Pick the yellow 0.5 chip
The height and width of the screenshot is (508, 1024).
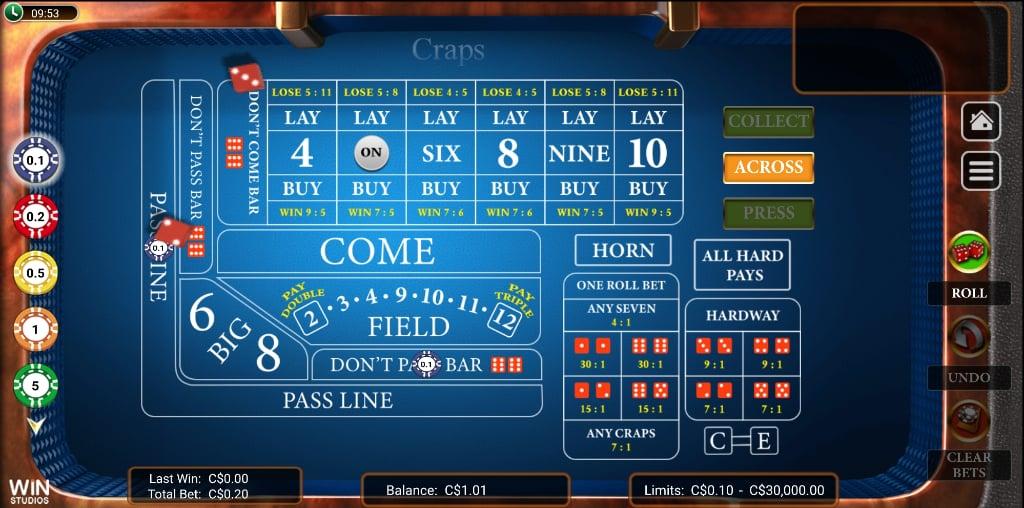click(x=36, y=273)
